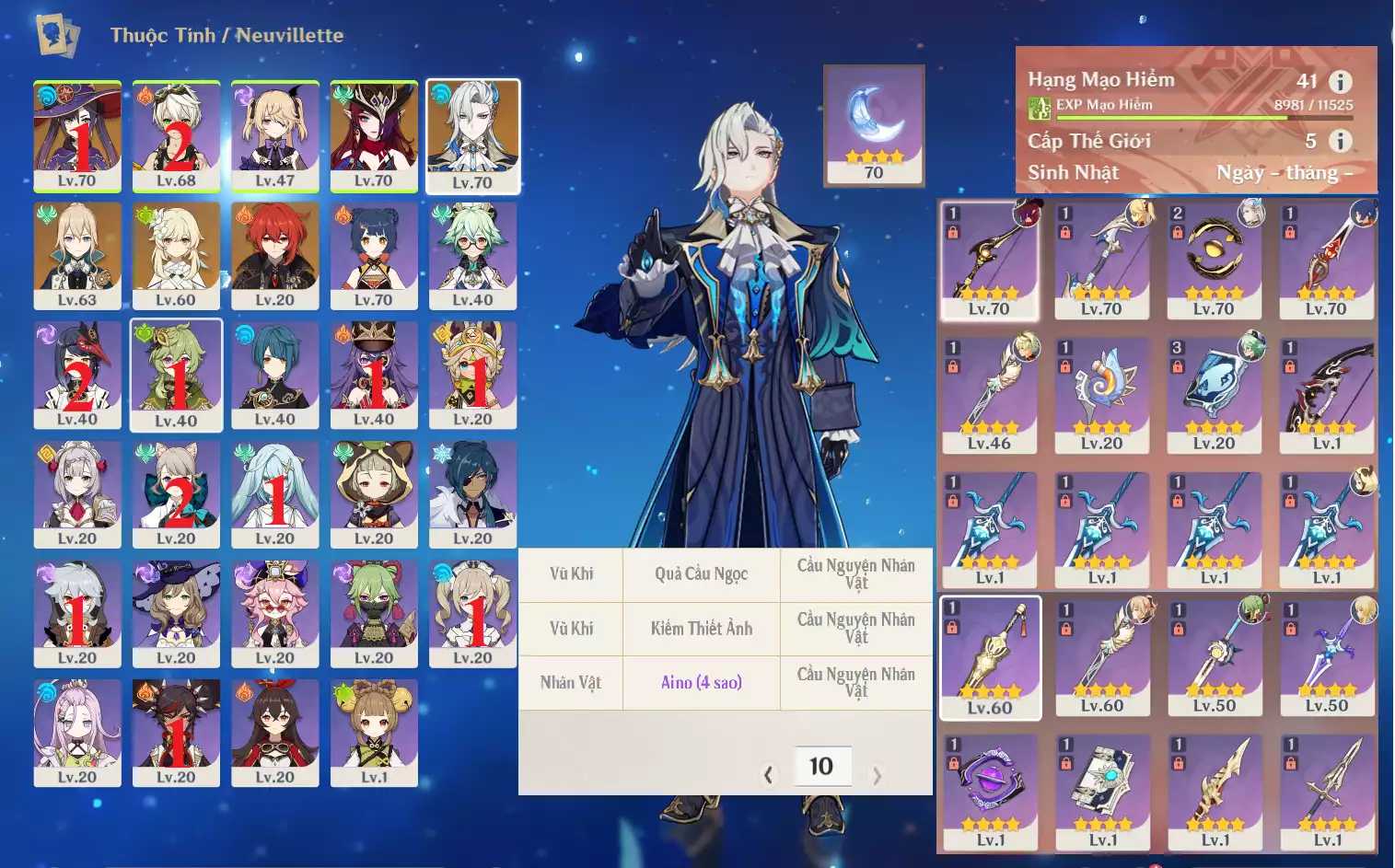Select Mona's Lv.70 character portrait
Image resolution: width=1395 pixels, height=868 pixels.
pyautogui.click(x=77, y=136)
